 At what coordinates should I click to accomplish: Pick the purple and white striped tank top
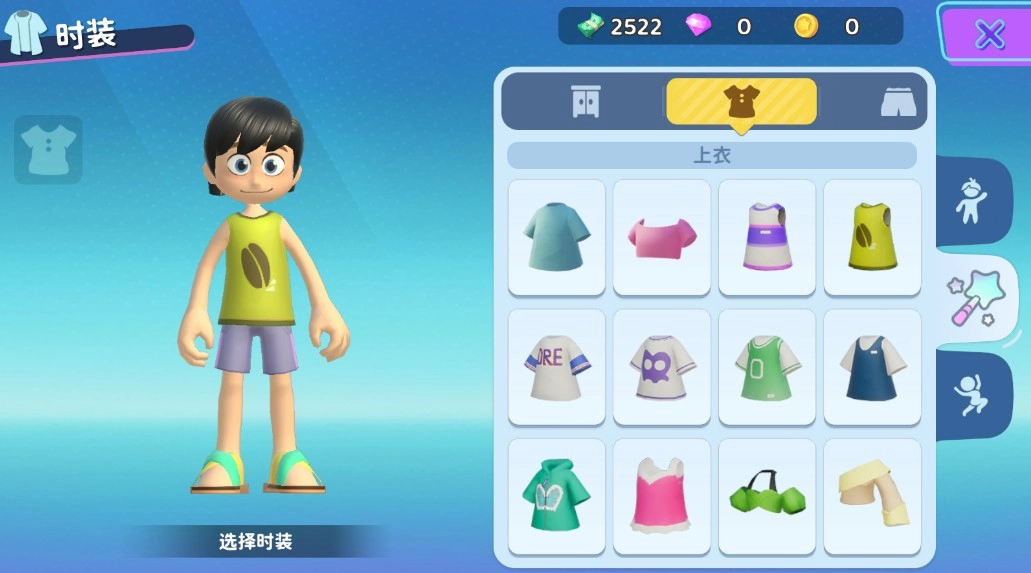[767, 237]
